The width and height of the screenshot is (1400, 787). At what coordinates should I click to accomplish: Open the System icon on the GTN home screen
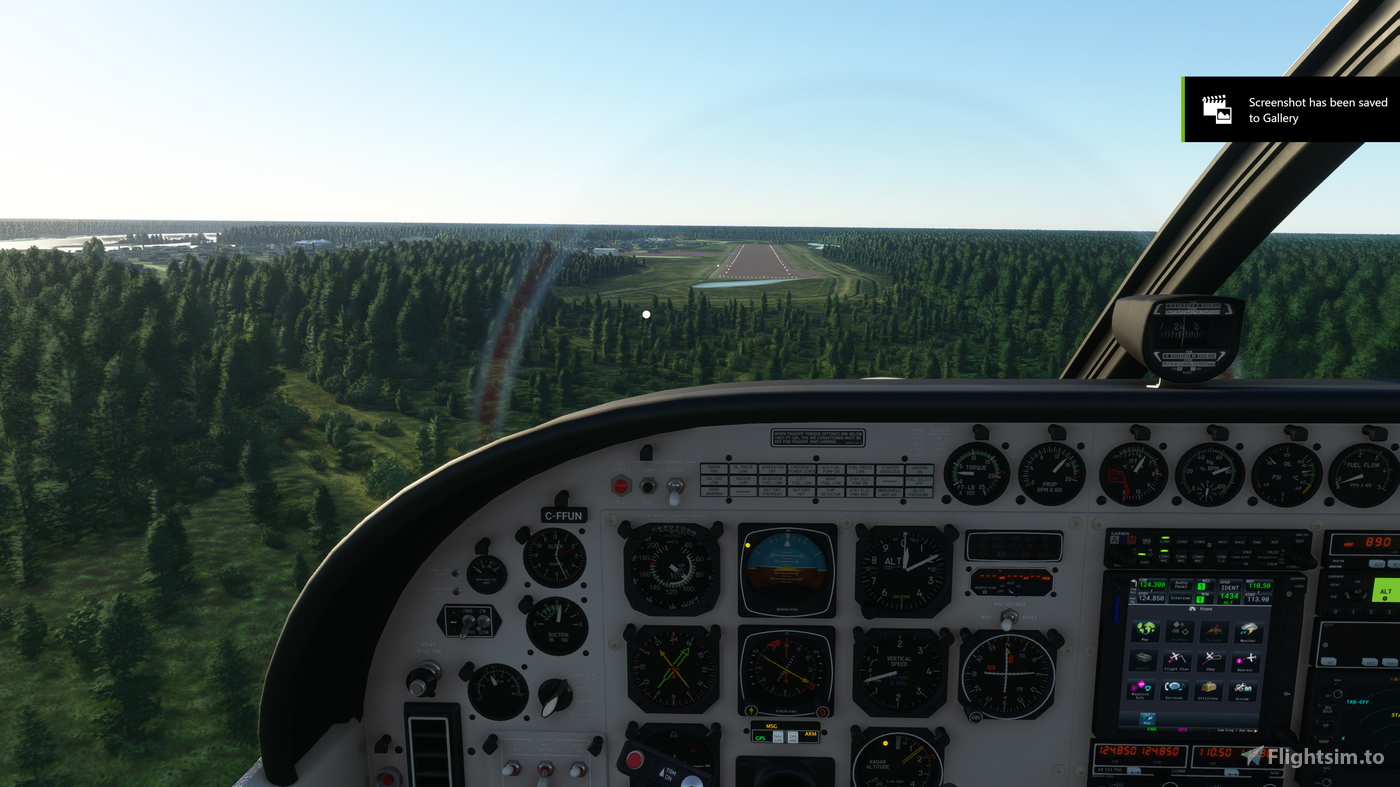coord(1242,690)
